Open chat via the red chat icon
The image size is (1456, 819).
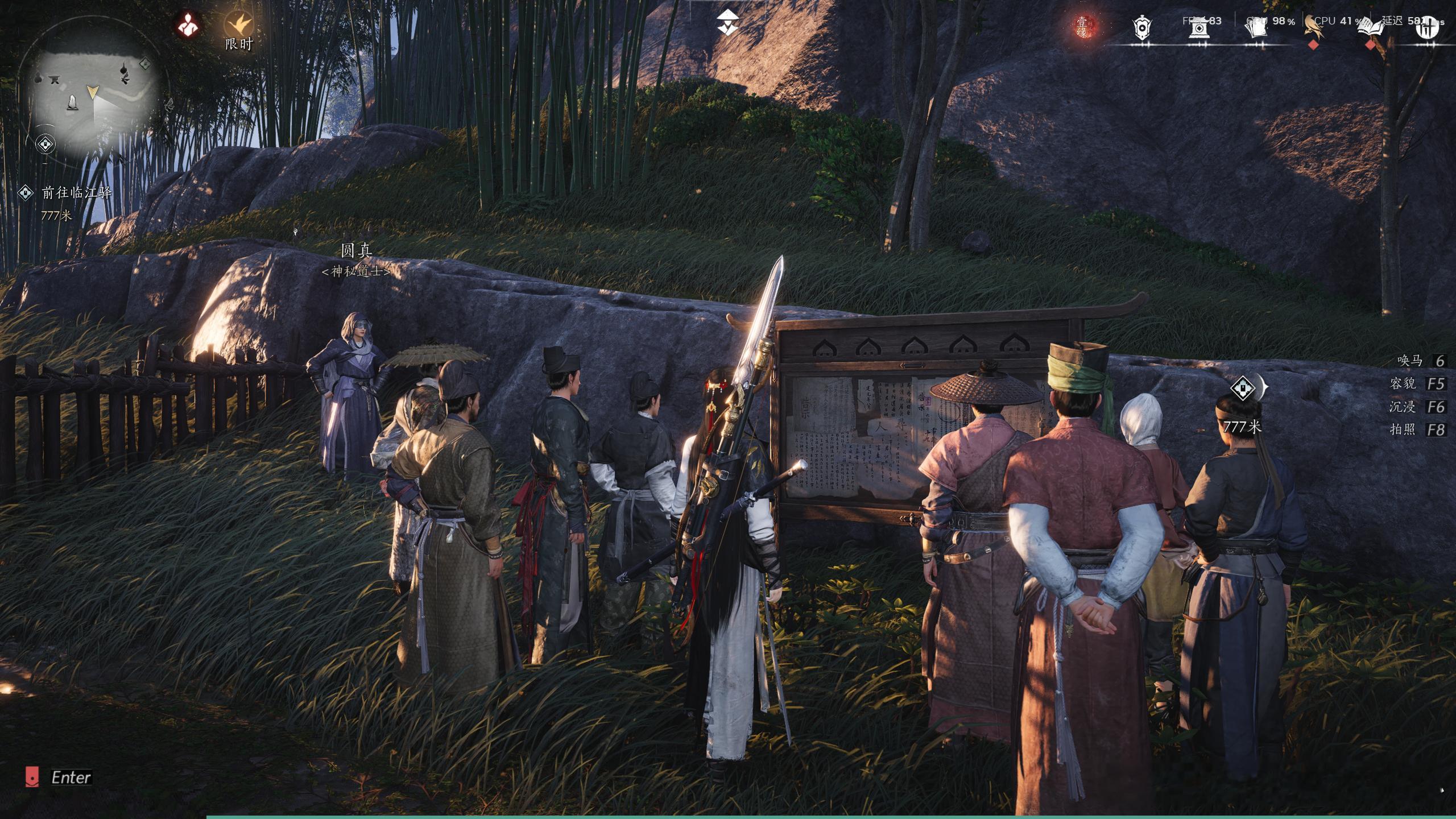click(x=32, y=777)
